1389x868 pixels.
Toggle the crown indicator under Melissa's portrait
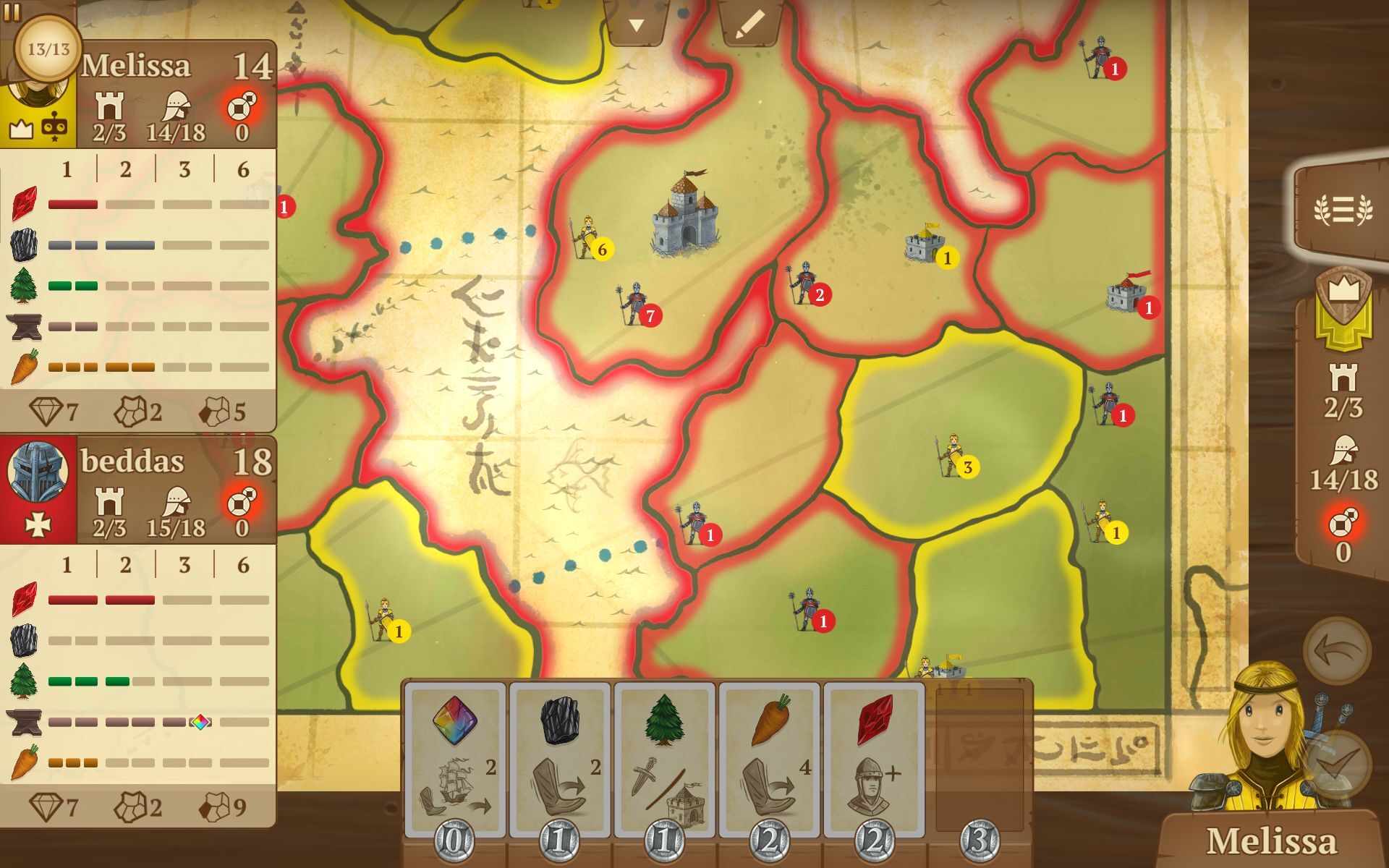pos(21,129)
